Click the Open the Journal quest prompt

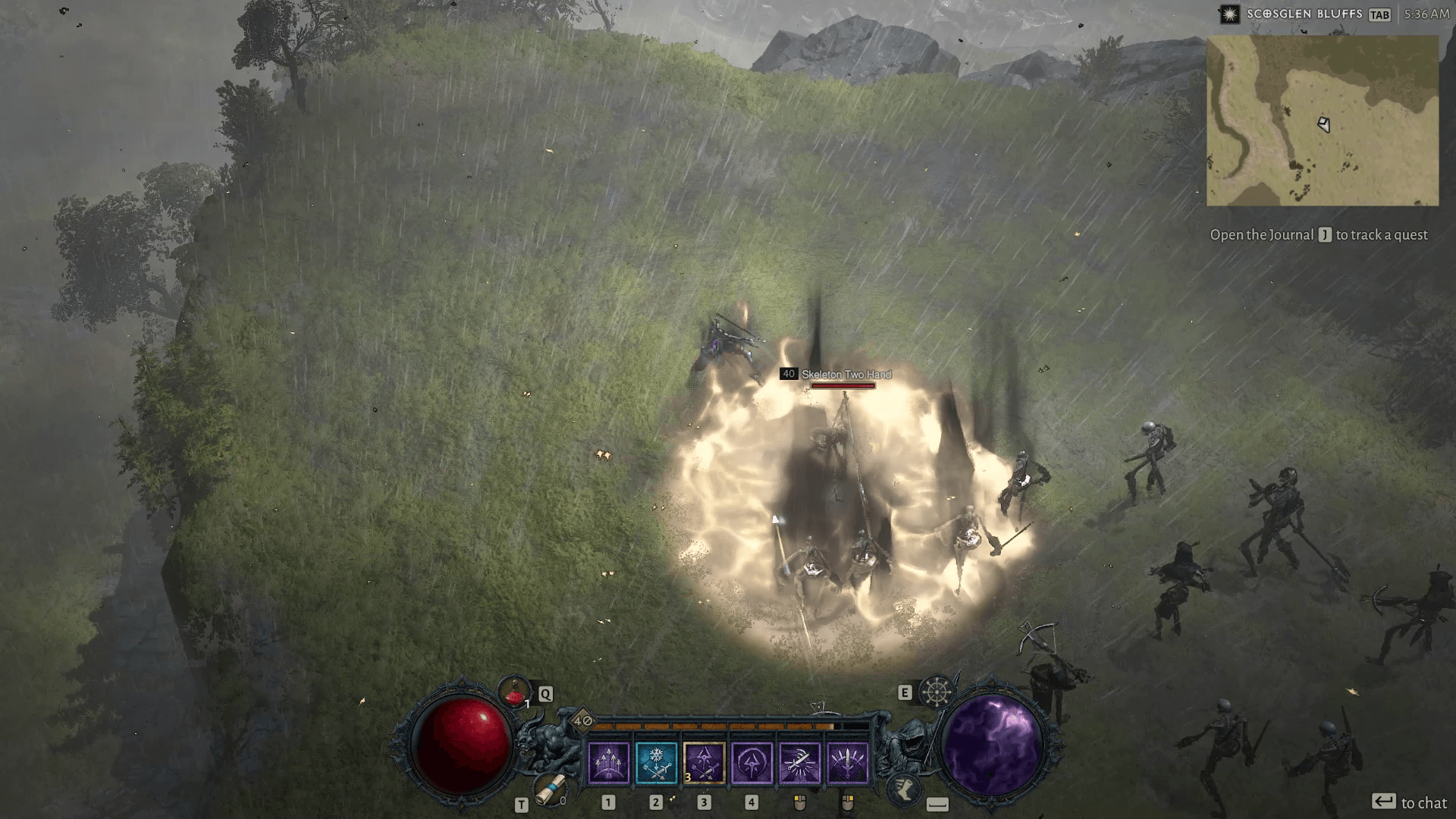pyautogui.click(x=1319, y=235)
